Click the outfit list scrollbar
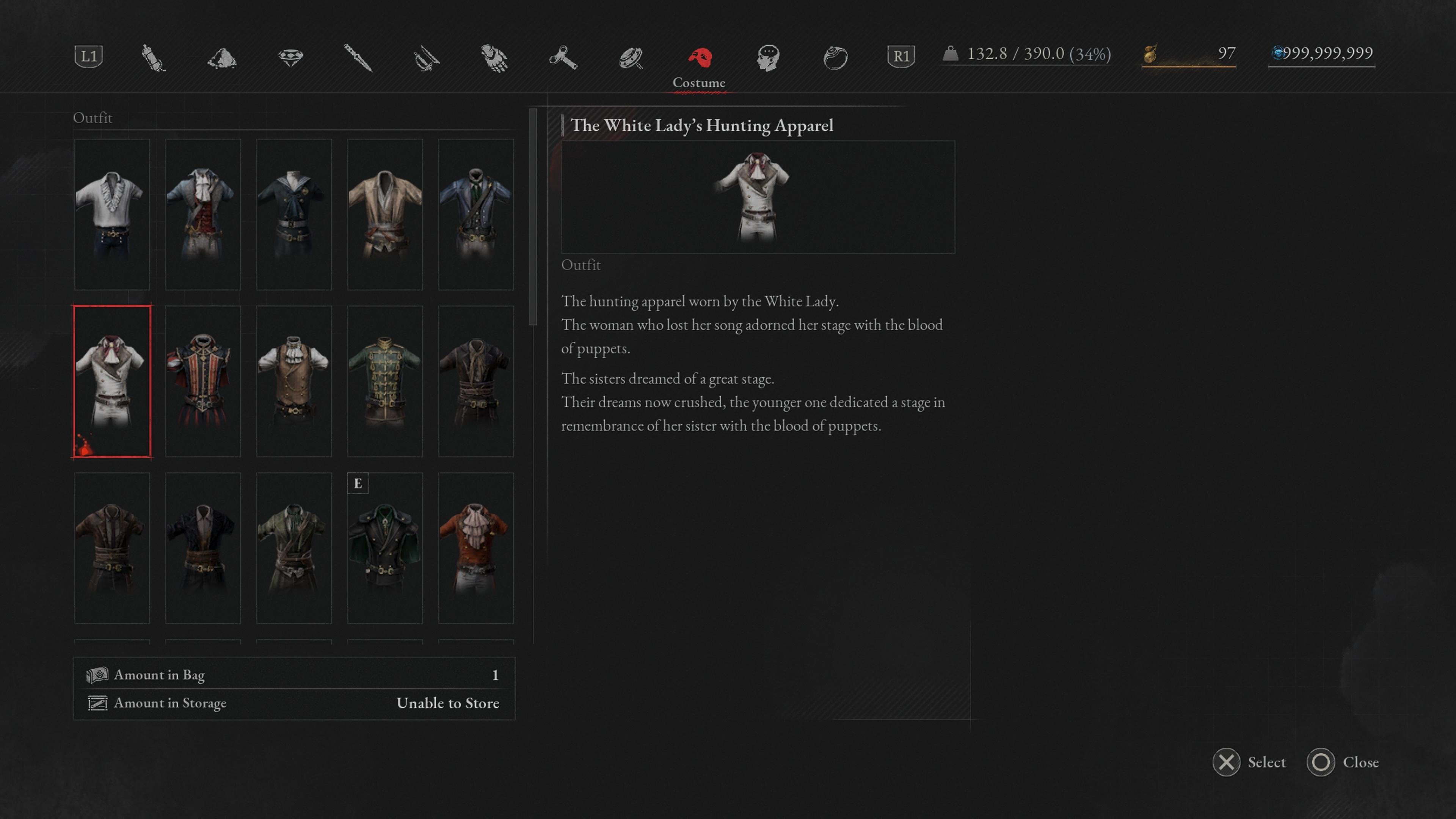The height and width of the screenshot is (819, 1456). pos(532,218)
